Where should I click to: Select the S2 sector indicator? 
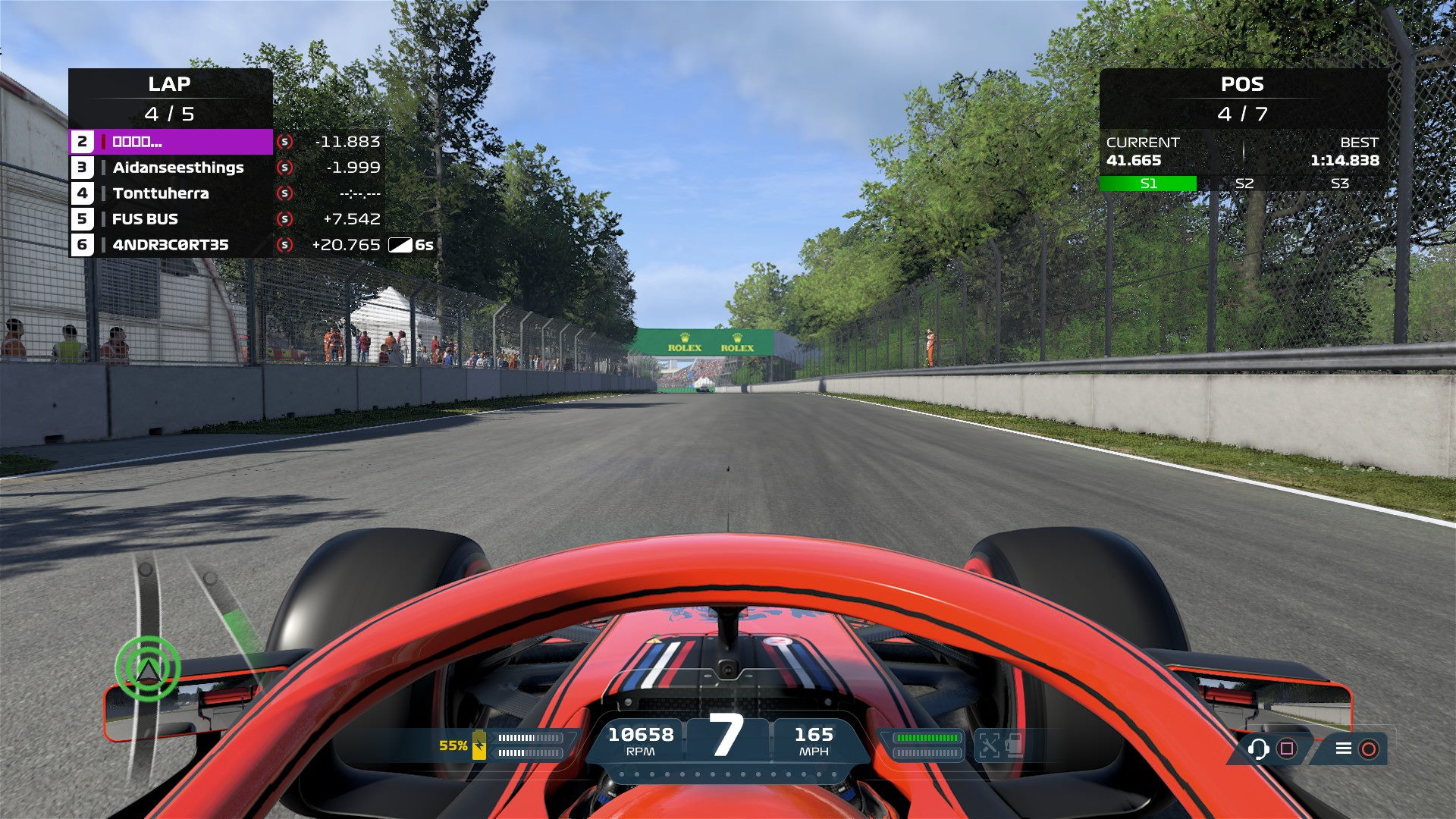click(x=1244, y=184)
